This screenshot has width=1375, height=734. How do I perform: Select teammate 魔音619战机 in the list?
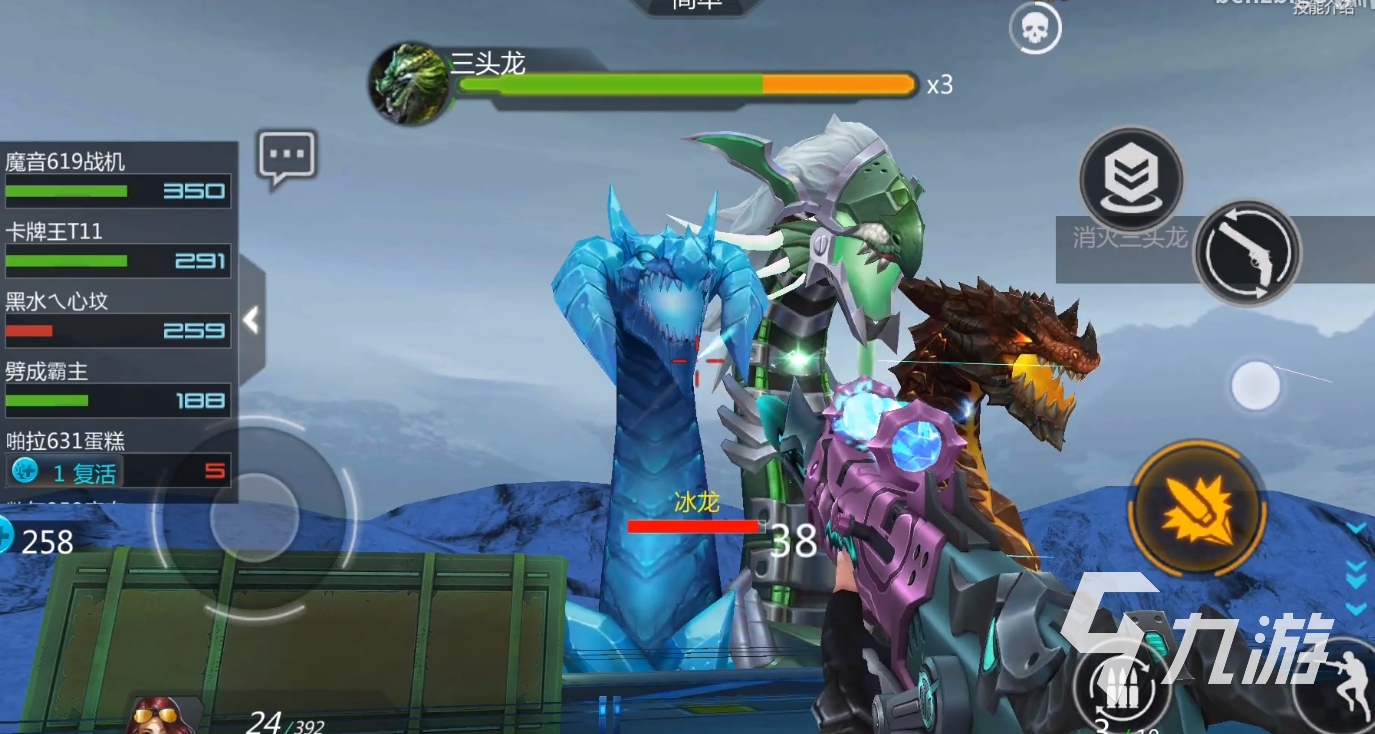[x=118, y=176]
